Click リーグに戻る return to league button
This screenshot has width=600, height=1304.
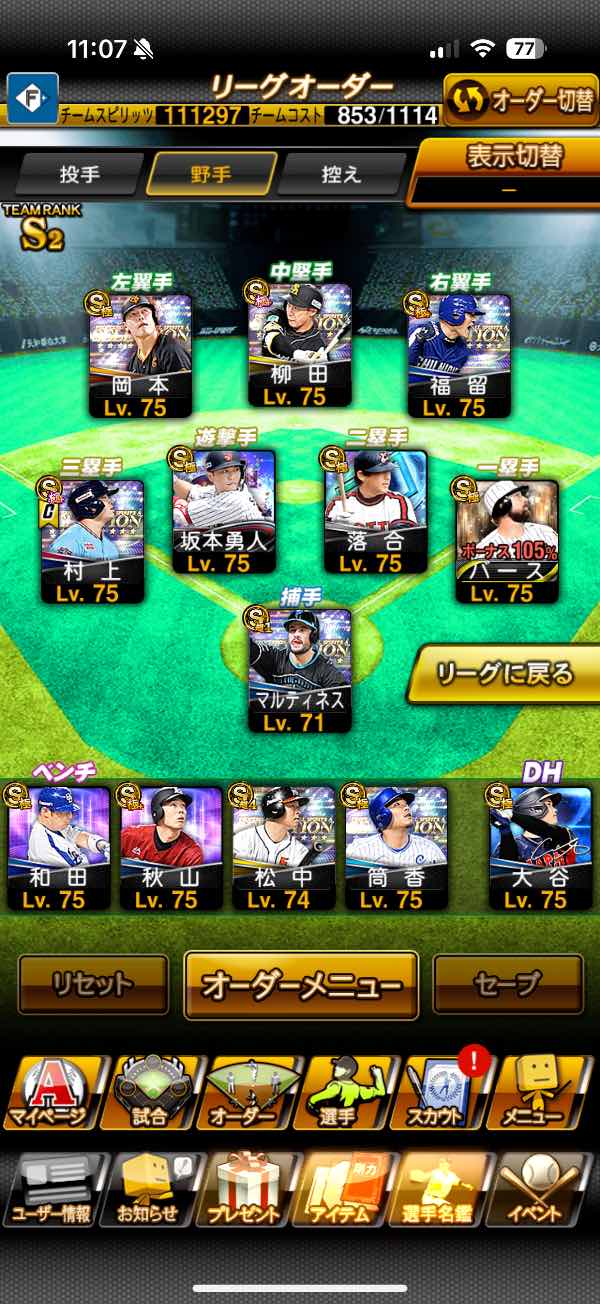505,673
